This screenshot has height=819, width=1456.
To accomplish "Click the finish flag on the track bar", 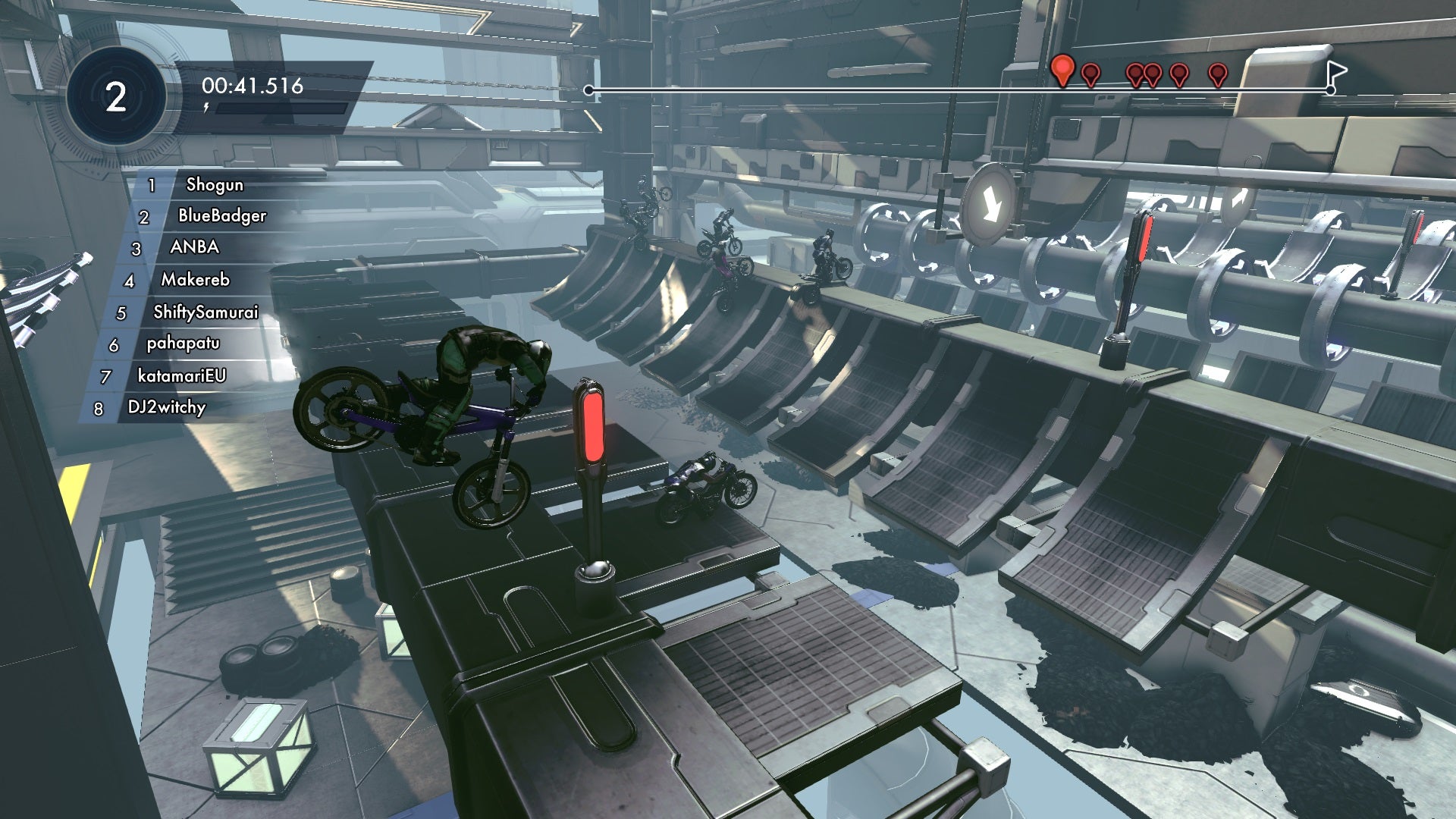I will click(x=1336, y=74).
